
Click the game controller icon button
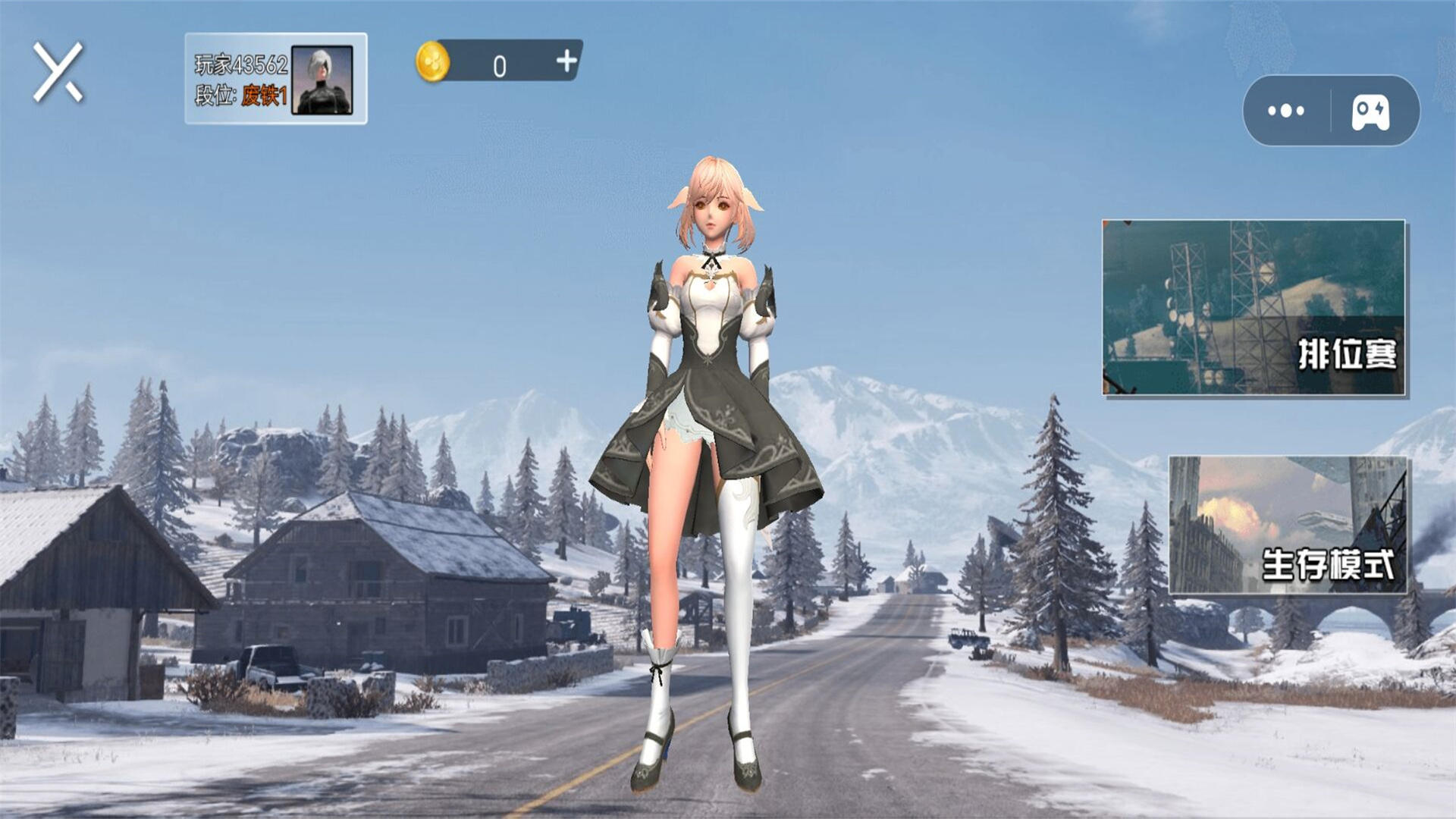point(1371,112)
